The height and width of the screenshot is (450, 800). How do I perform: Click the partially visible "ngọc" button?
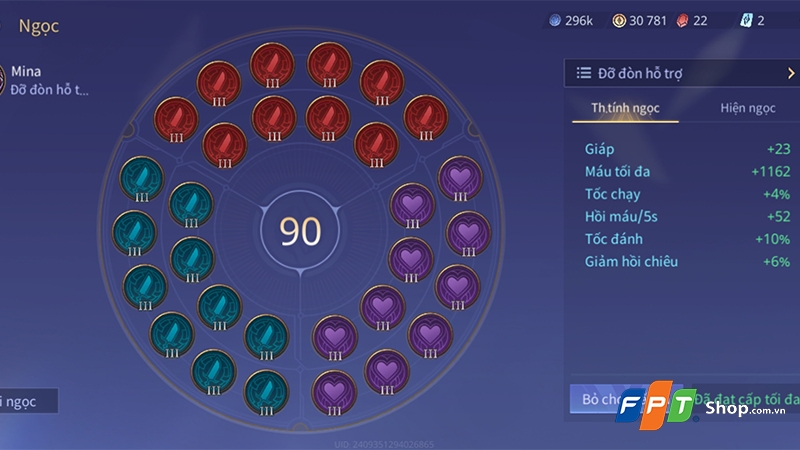coord(28,401)
